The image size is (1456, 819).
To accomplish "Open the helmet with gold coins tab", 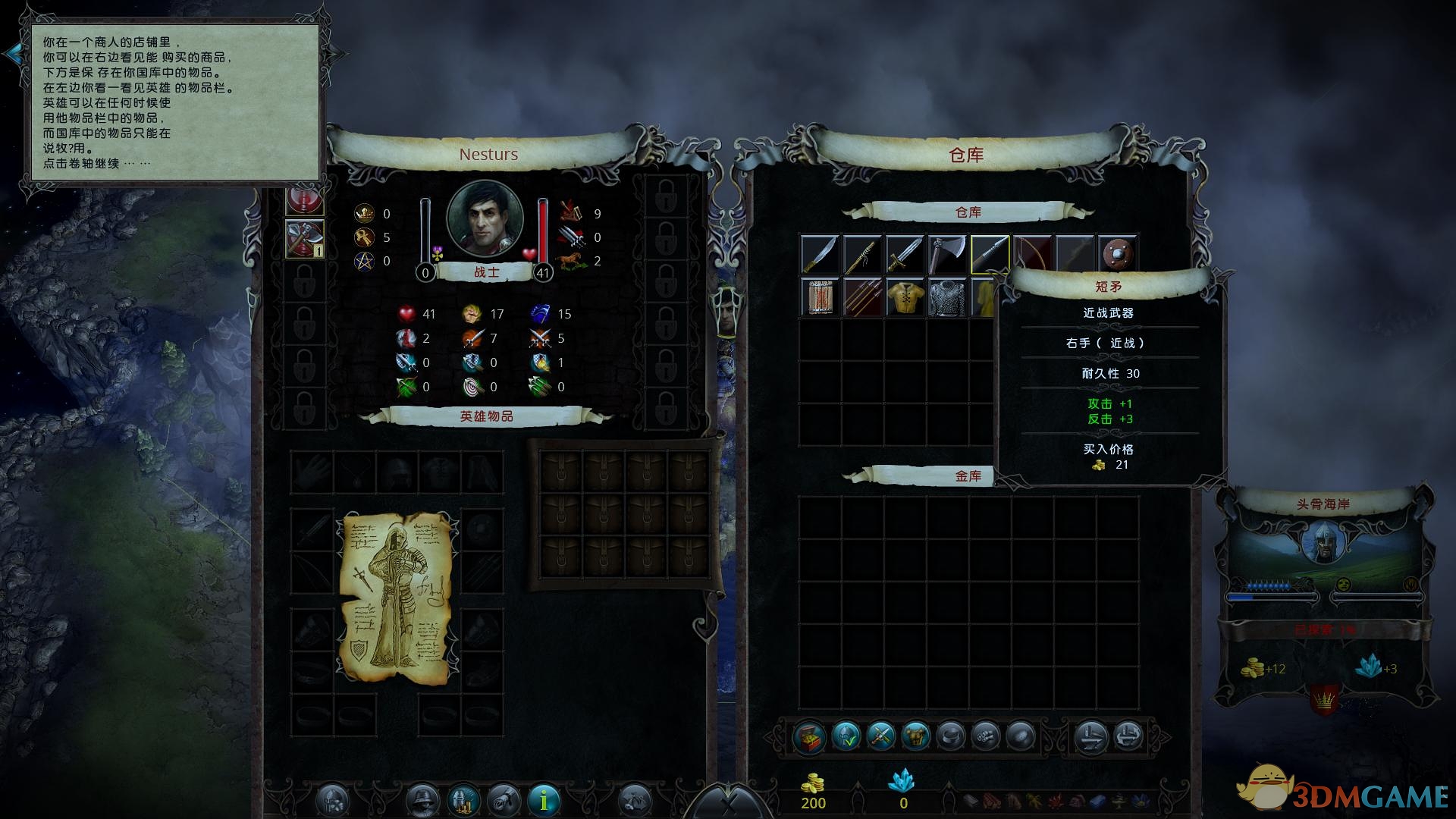I will [463, 799].
